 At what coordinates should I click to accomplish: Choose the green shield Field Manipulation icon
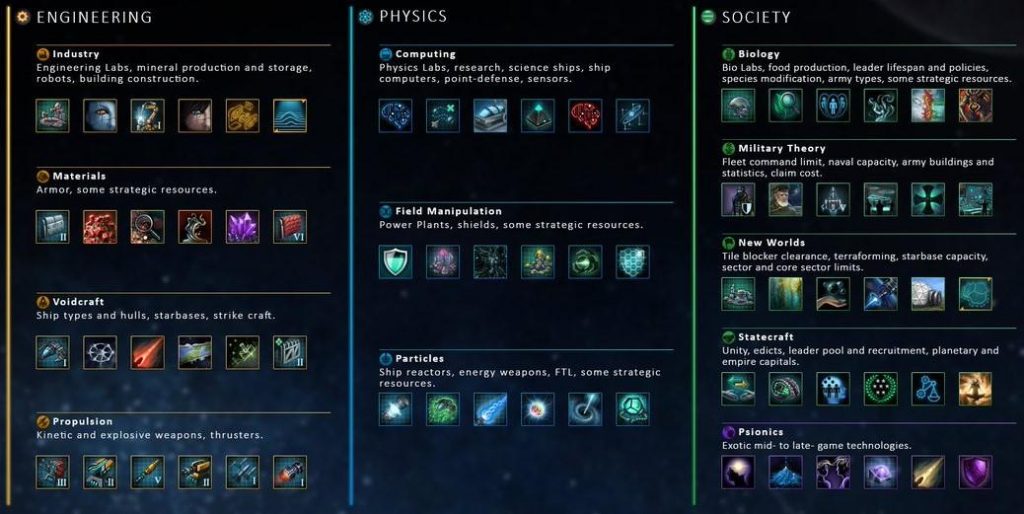[x=395, y=262]
